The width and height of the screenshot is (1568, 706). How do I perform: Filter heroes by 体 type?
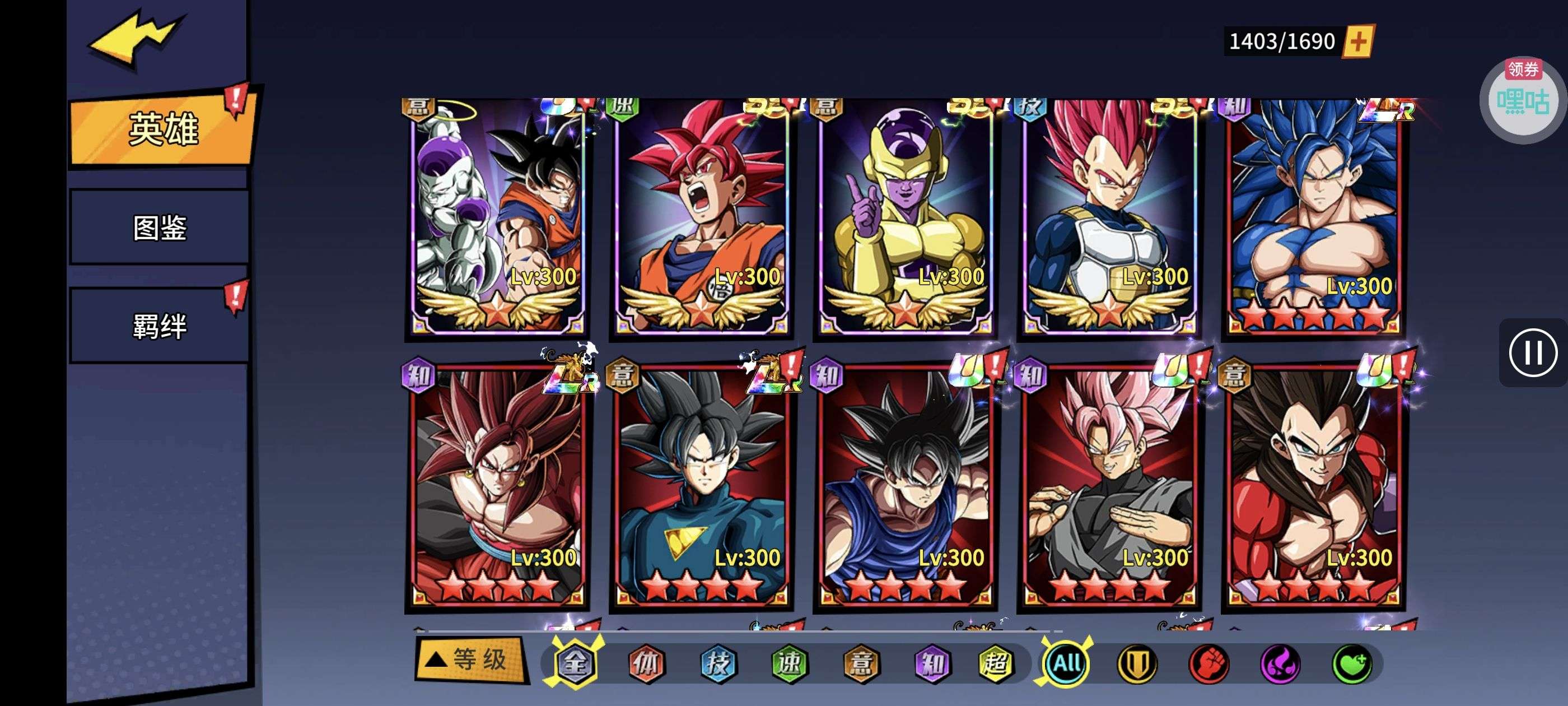point(646,663)
